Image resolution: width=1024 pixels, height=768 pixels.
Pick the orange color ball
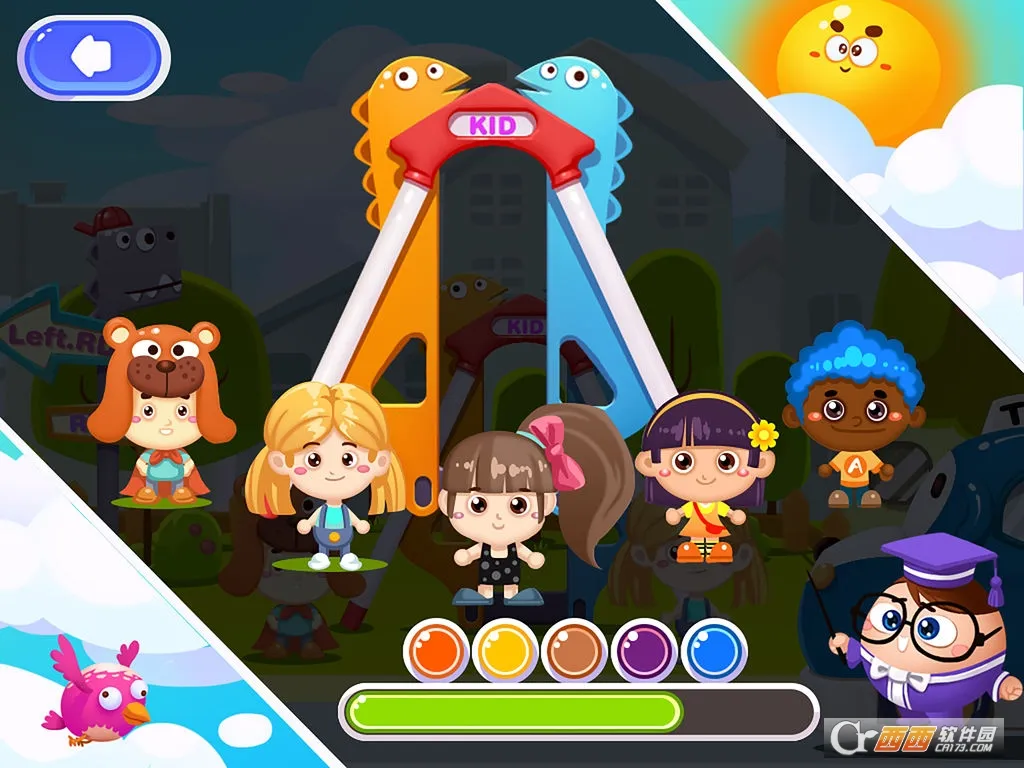436,651
